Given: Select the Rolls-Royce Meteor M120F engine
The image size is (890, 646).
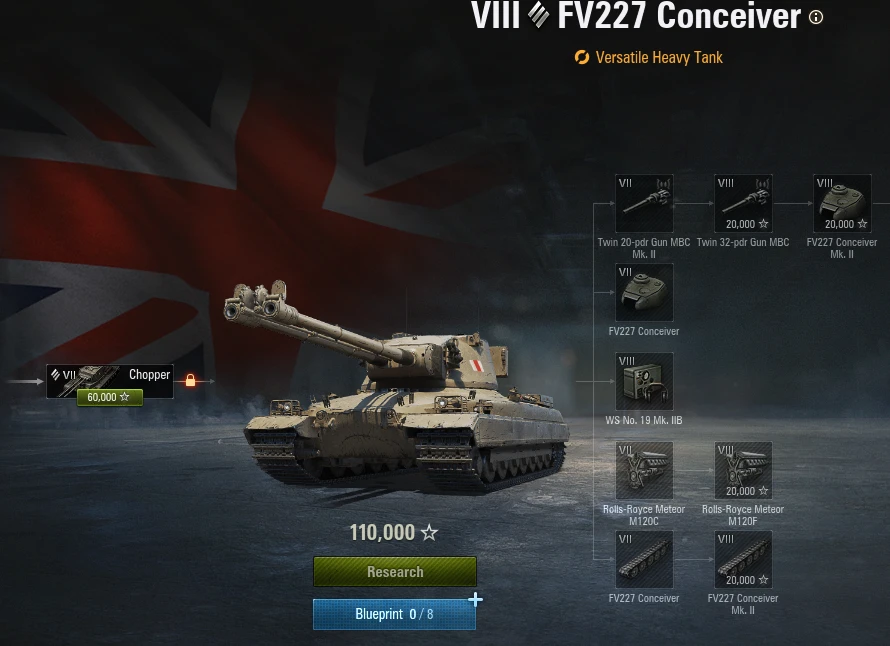Looking at the screenshot, I should tap(743, 471).
